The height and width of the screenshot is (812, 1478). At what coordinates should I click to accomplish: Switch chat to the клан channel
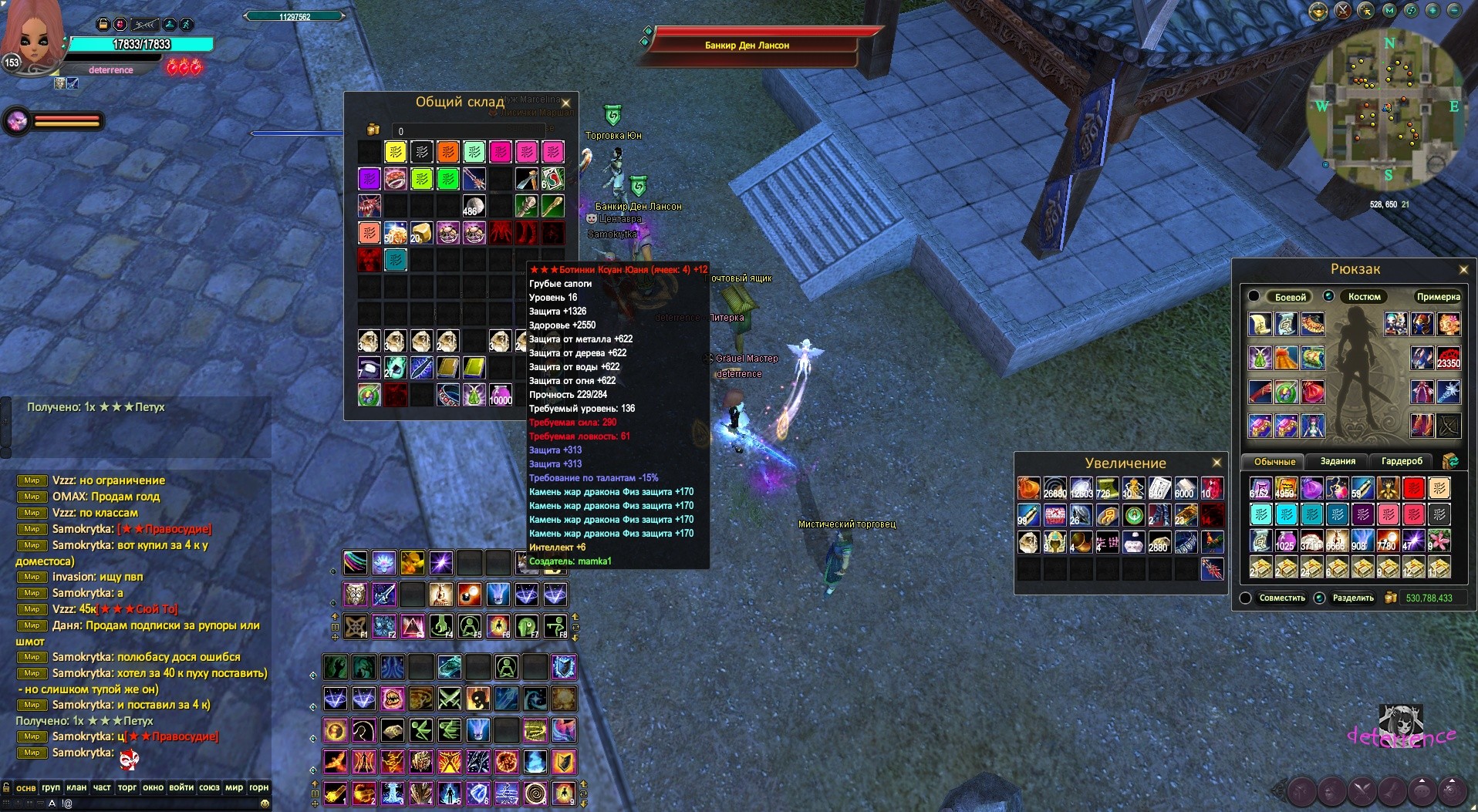coord(76,787)
